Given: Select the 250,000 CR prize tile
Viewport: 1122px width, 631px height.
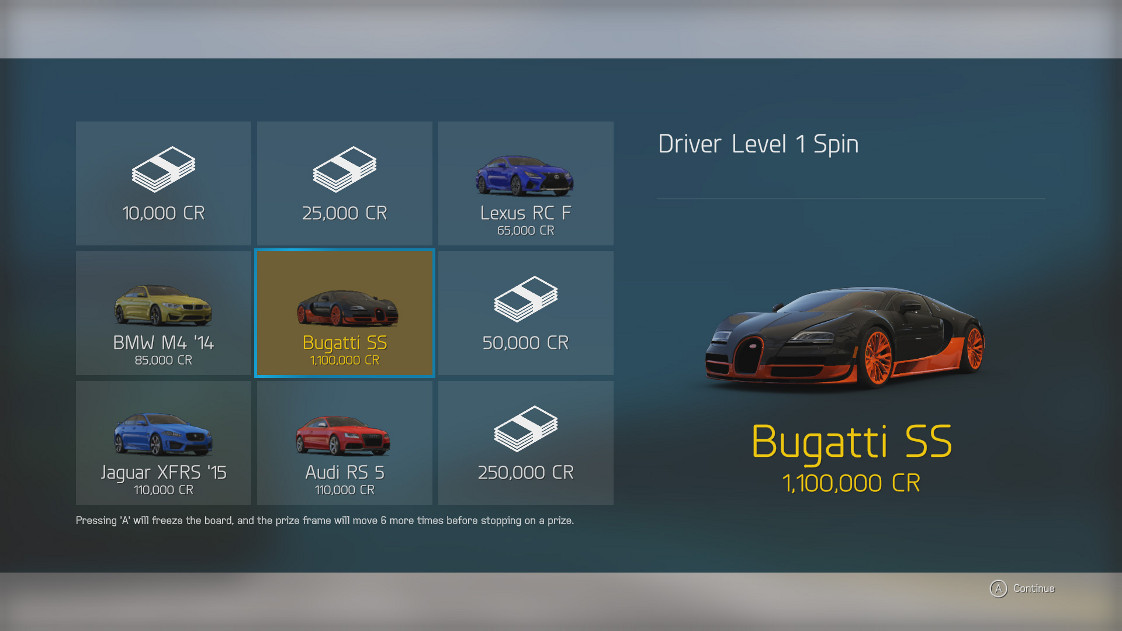Looking at the screenshot, I should coord(525,443).
